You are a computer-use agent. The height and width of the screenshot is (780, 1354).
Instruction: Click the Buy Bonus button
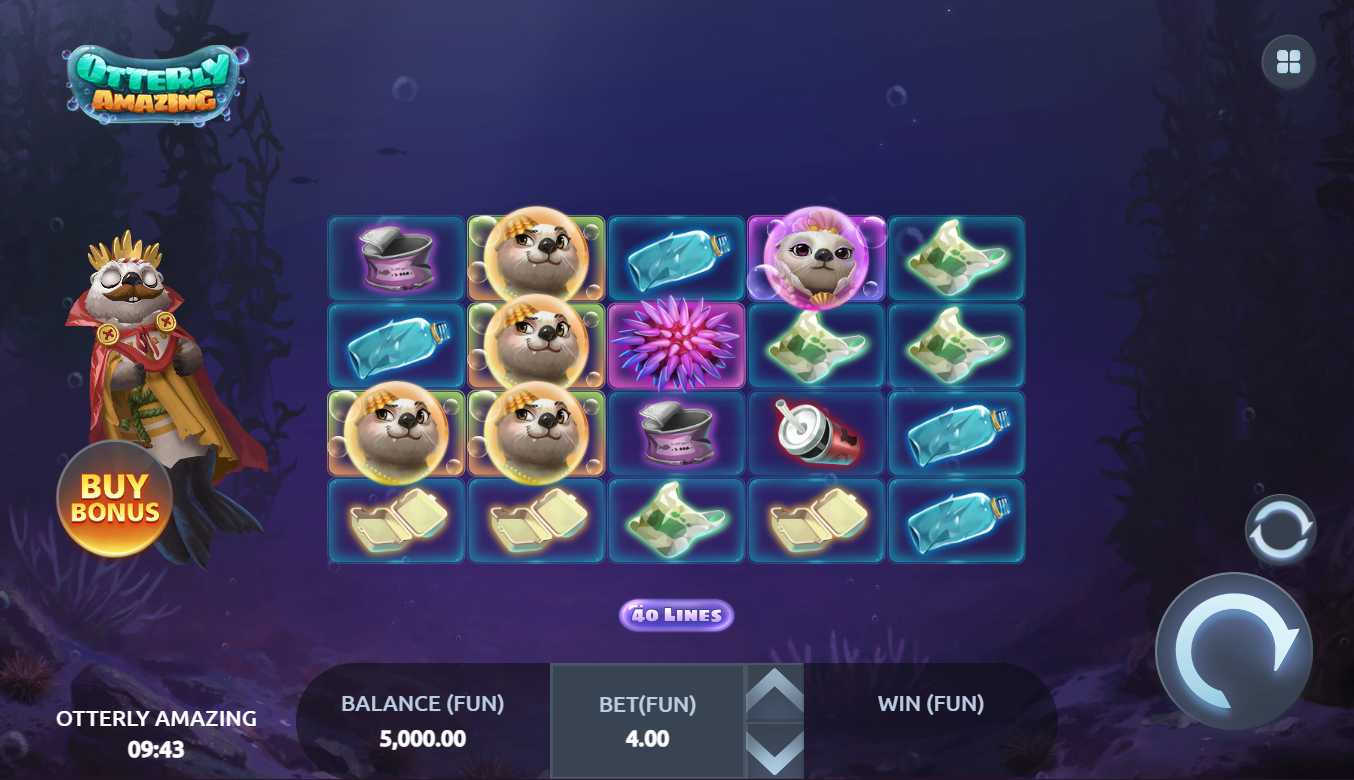click(x=114, y=499)
